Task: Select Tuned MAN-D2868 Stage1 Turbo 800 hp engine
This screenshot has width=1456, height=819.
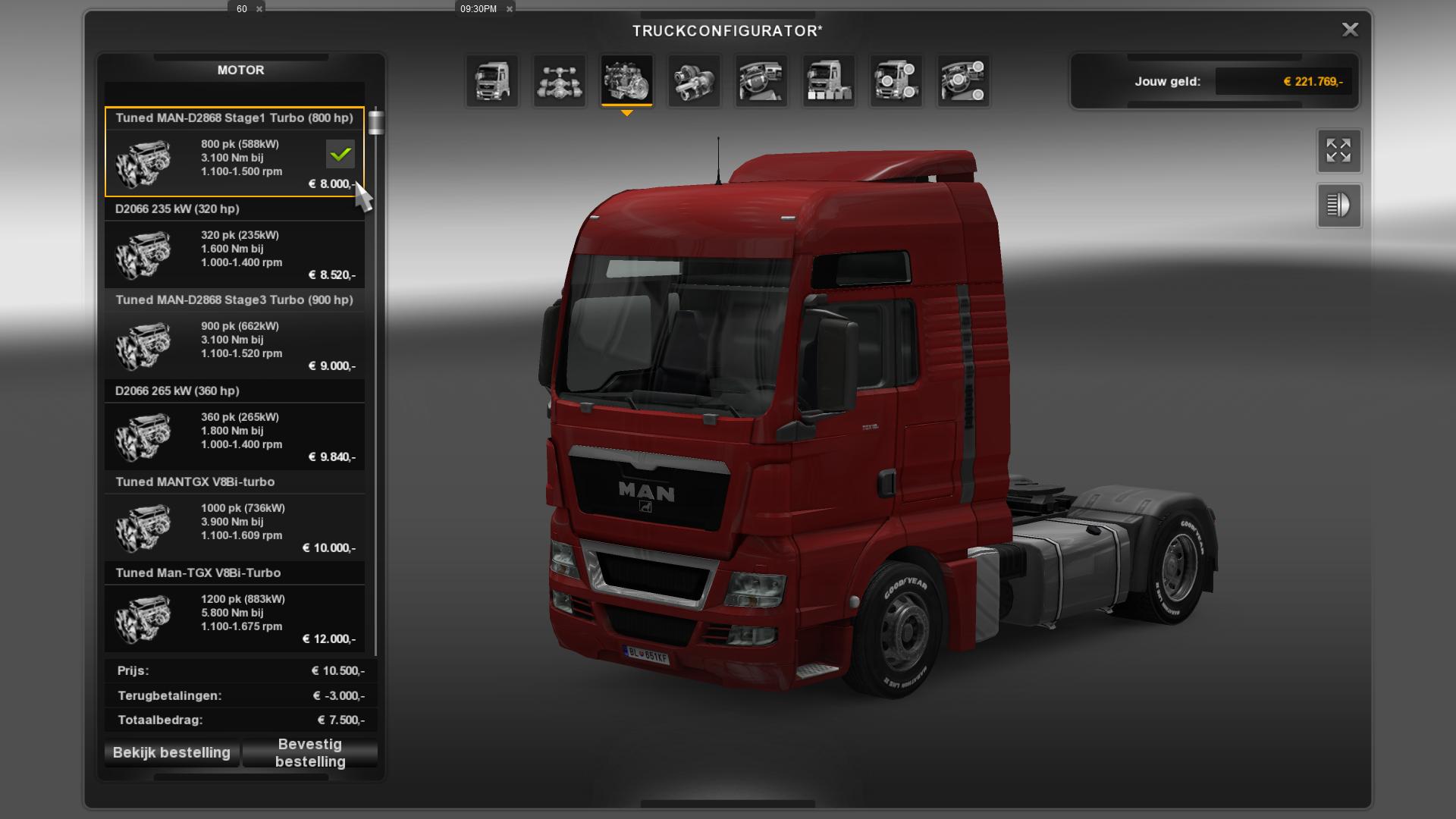Action: [x=234, y=152]
